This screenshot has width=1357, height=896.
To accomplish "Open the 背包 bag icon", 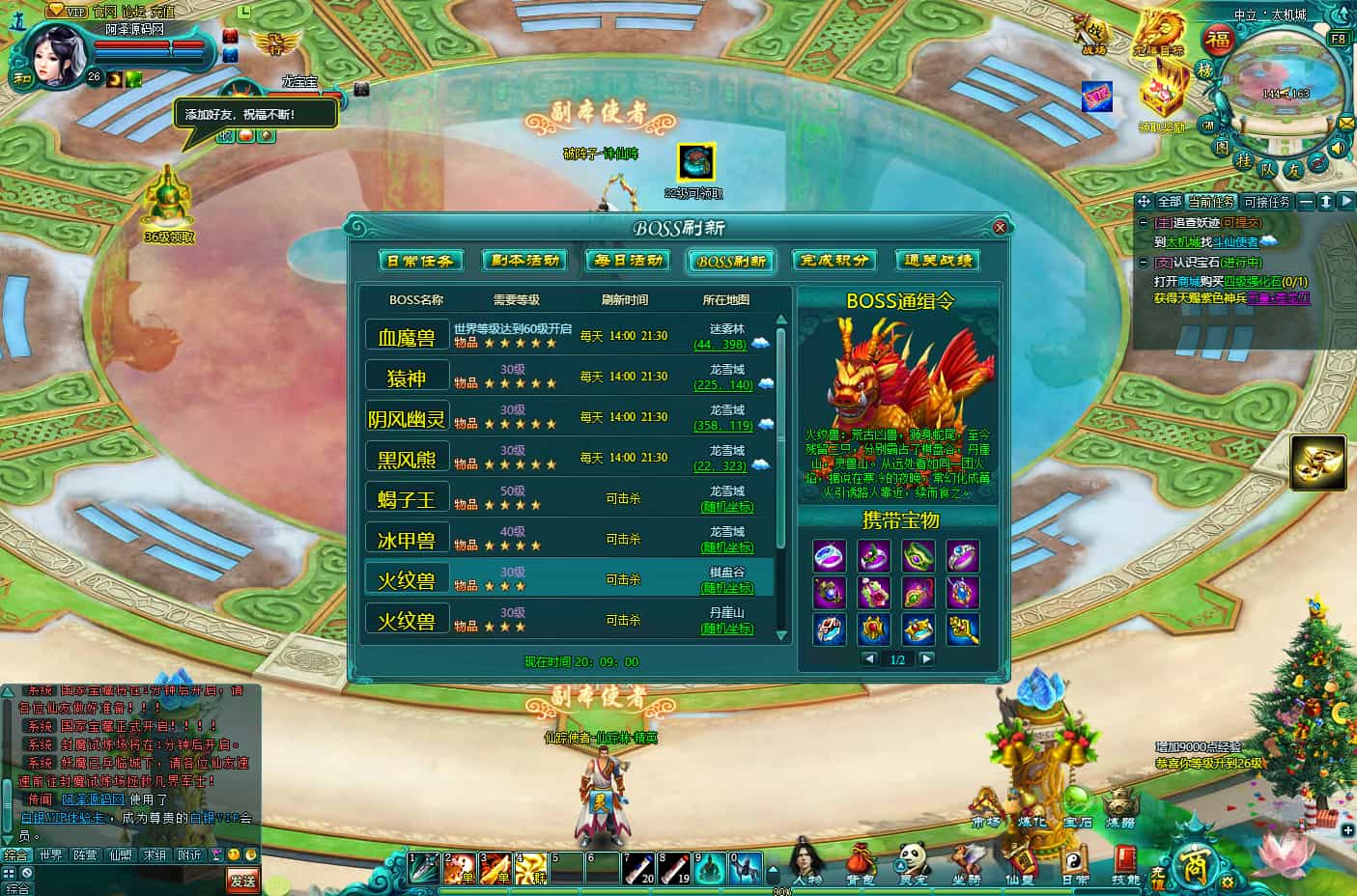I will pos(860,862).
